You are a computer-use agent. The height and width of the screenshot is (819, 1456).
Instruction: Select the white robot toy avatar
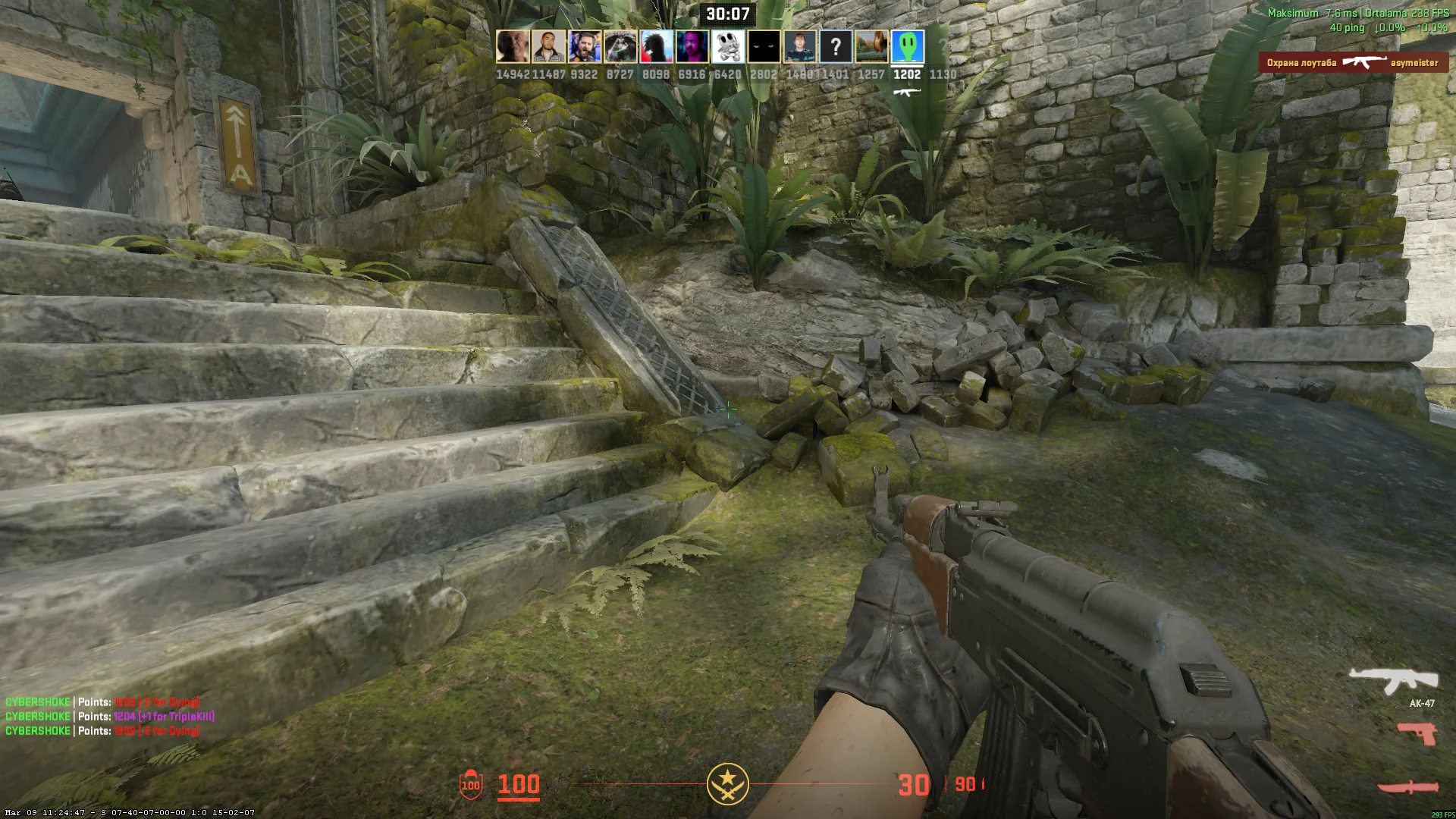point(727,47)
